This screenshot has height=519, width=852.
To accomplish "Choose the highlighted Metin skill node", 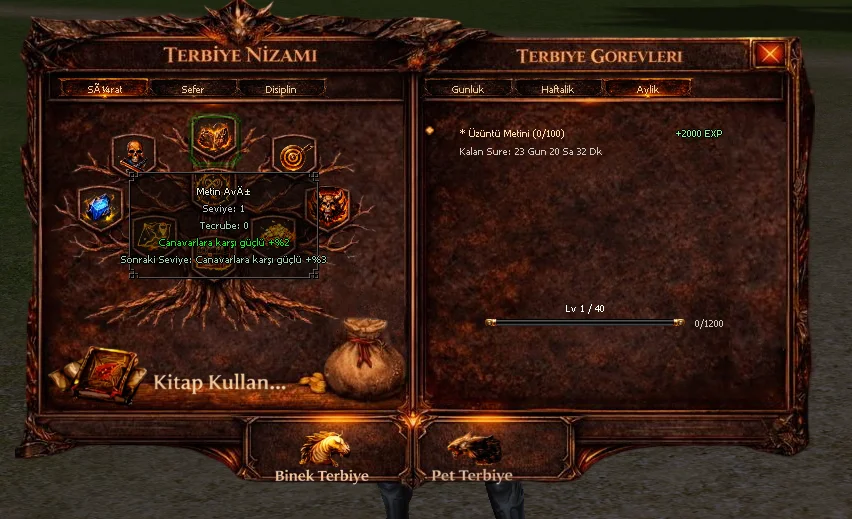I will (214, 139).
